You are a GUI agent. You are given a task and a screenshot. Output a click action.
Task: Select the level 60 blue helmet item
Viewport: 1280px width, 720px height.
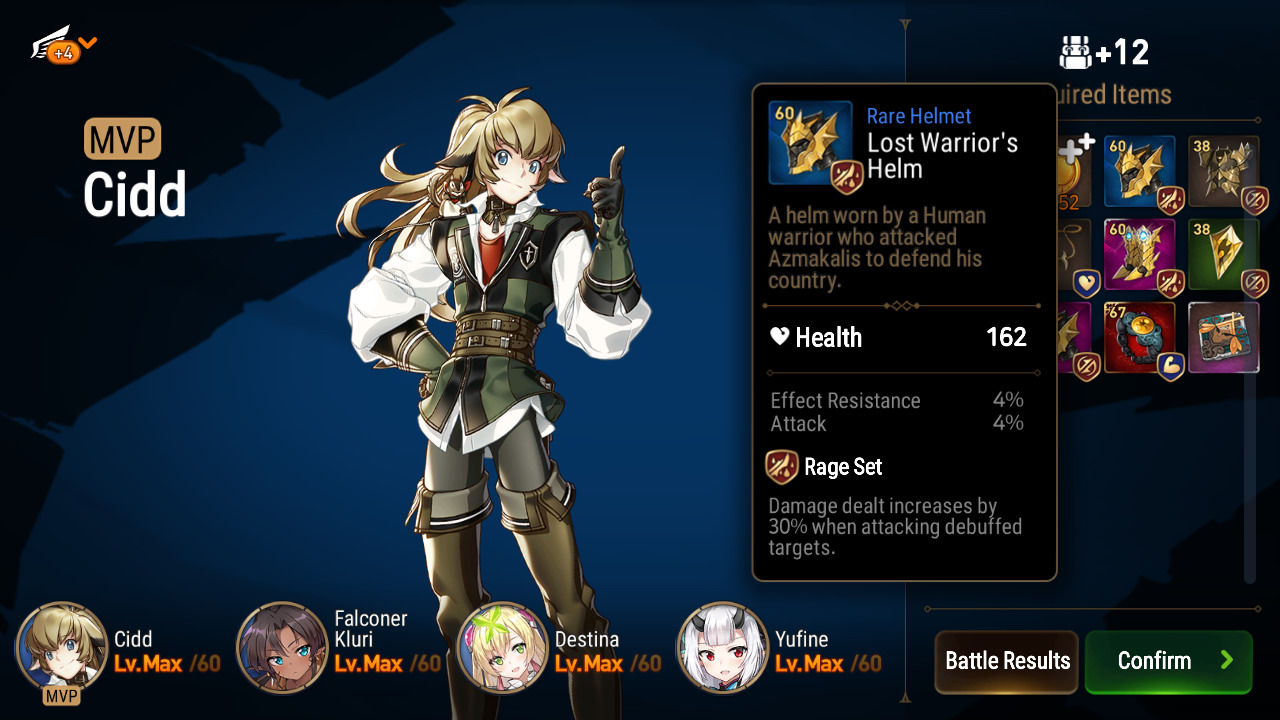[x=1139, y=172]
